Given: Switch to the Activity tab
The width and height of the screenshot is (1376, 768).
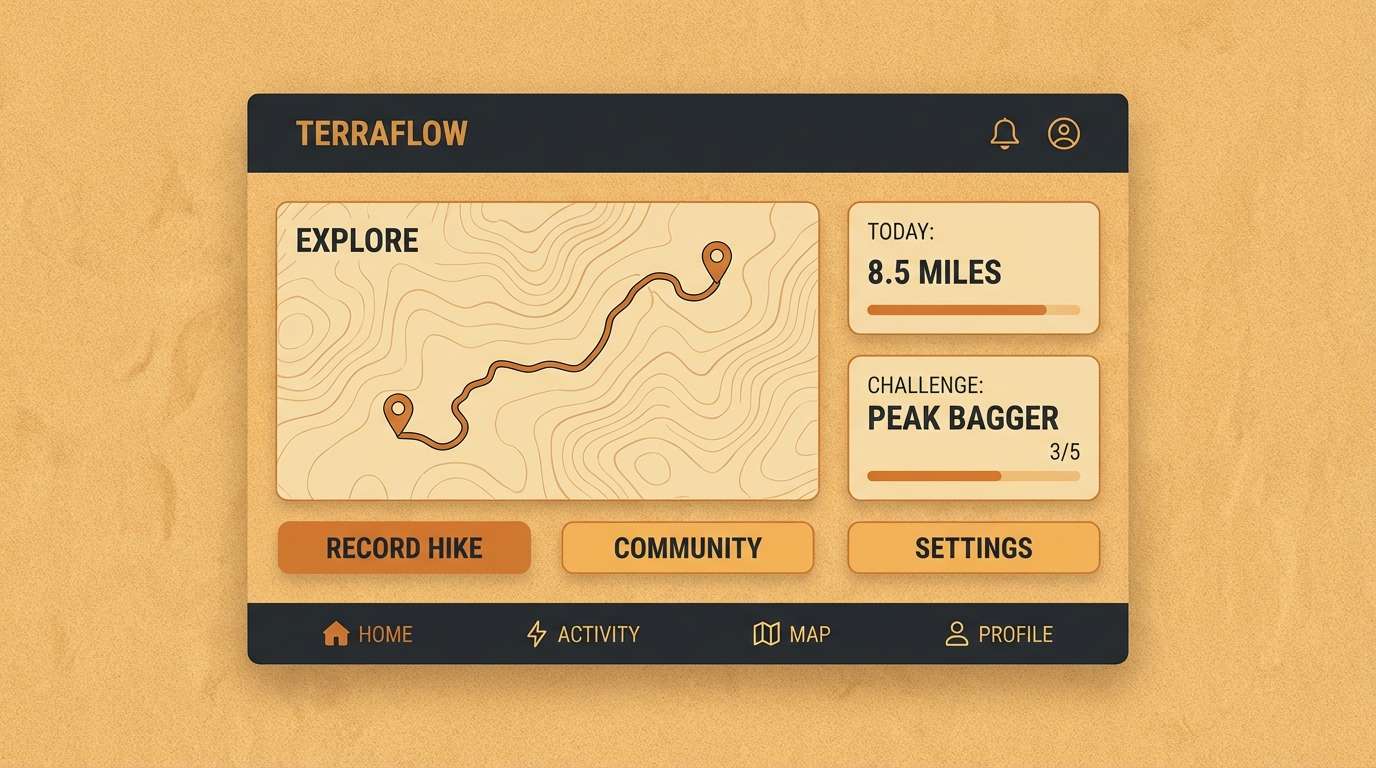Looking at the screenshot, I should point(584,633).
